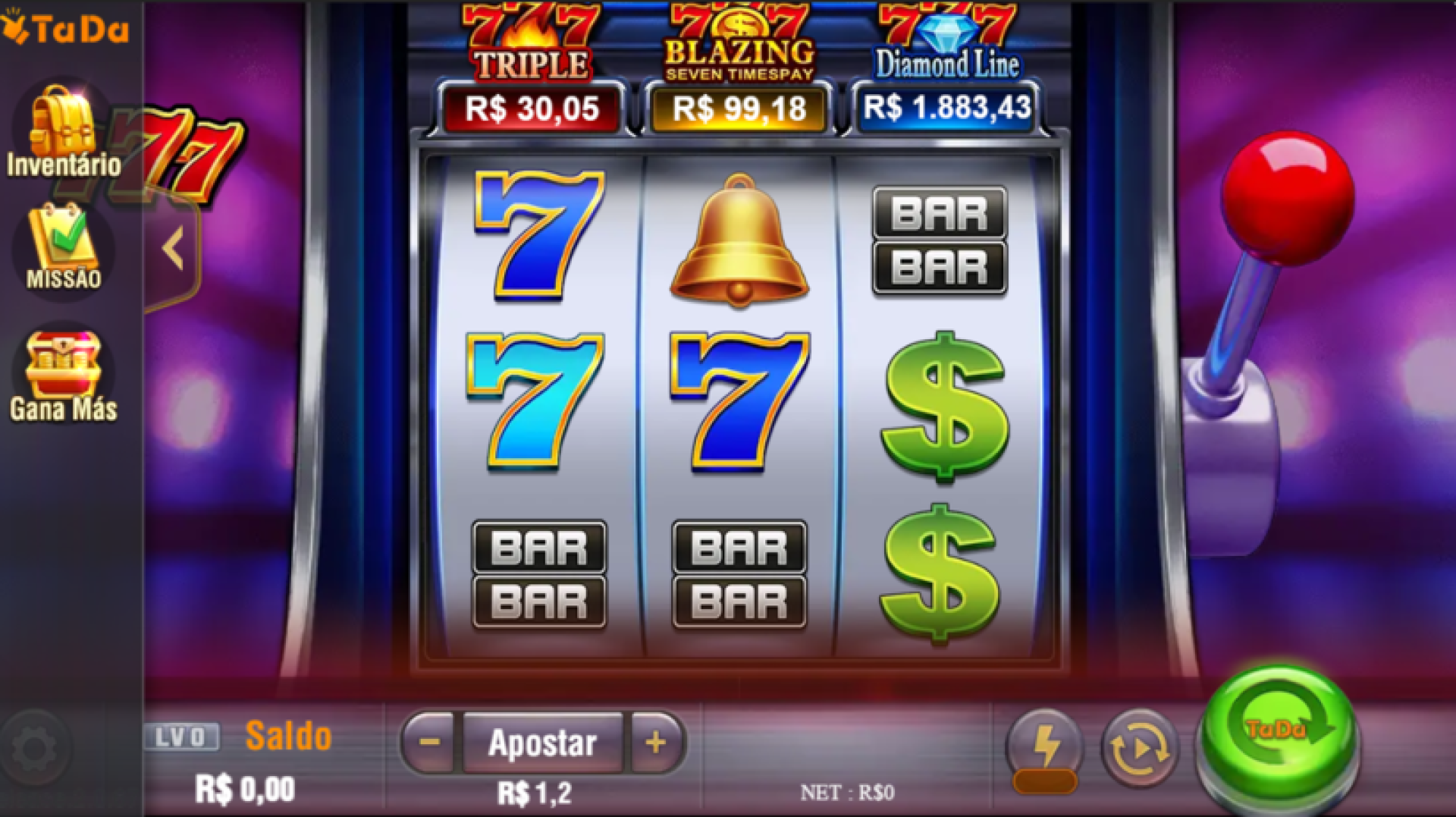Open deposit from the Saldo balance
The image size is (1456, 817).
click(288, 736)
